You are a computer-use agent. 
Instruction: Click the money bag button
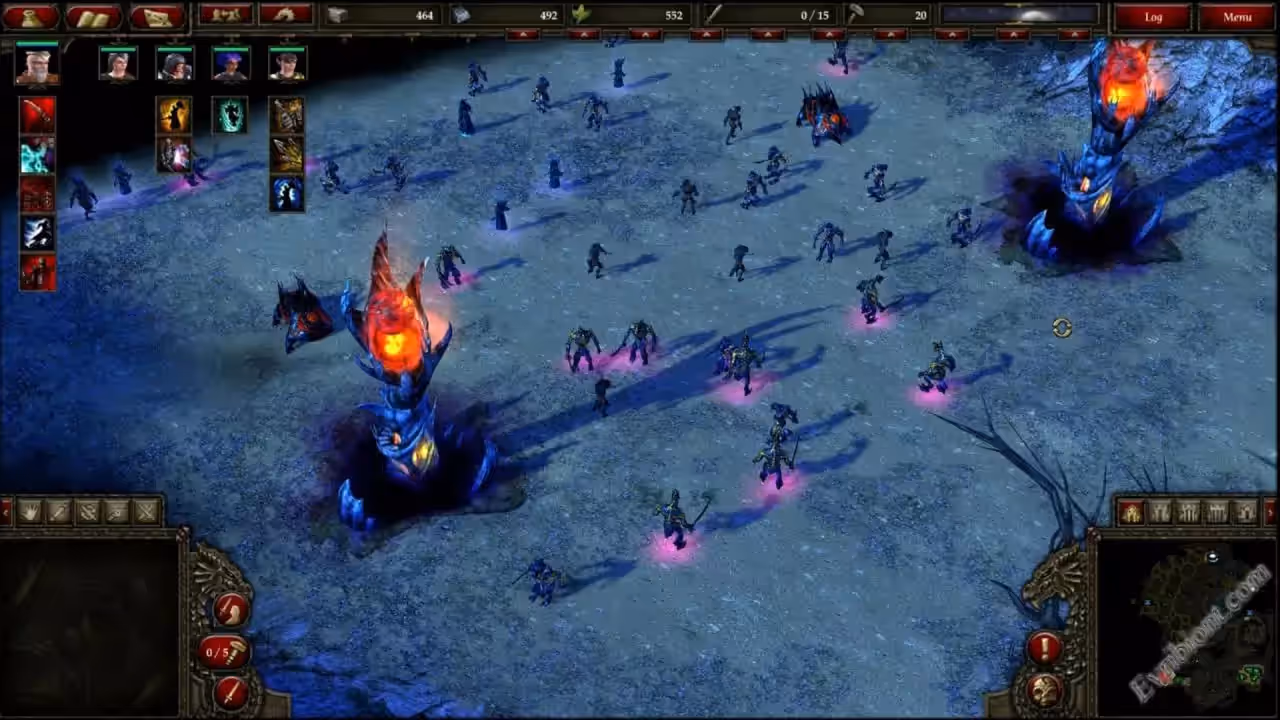tap(30, 16)
